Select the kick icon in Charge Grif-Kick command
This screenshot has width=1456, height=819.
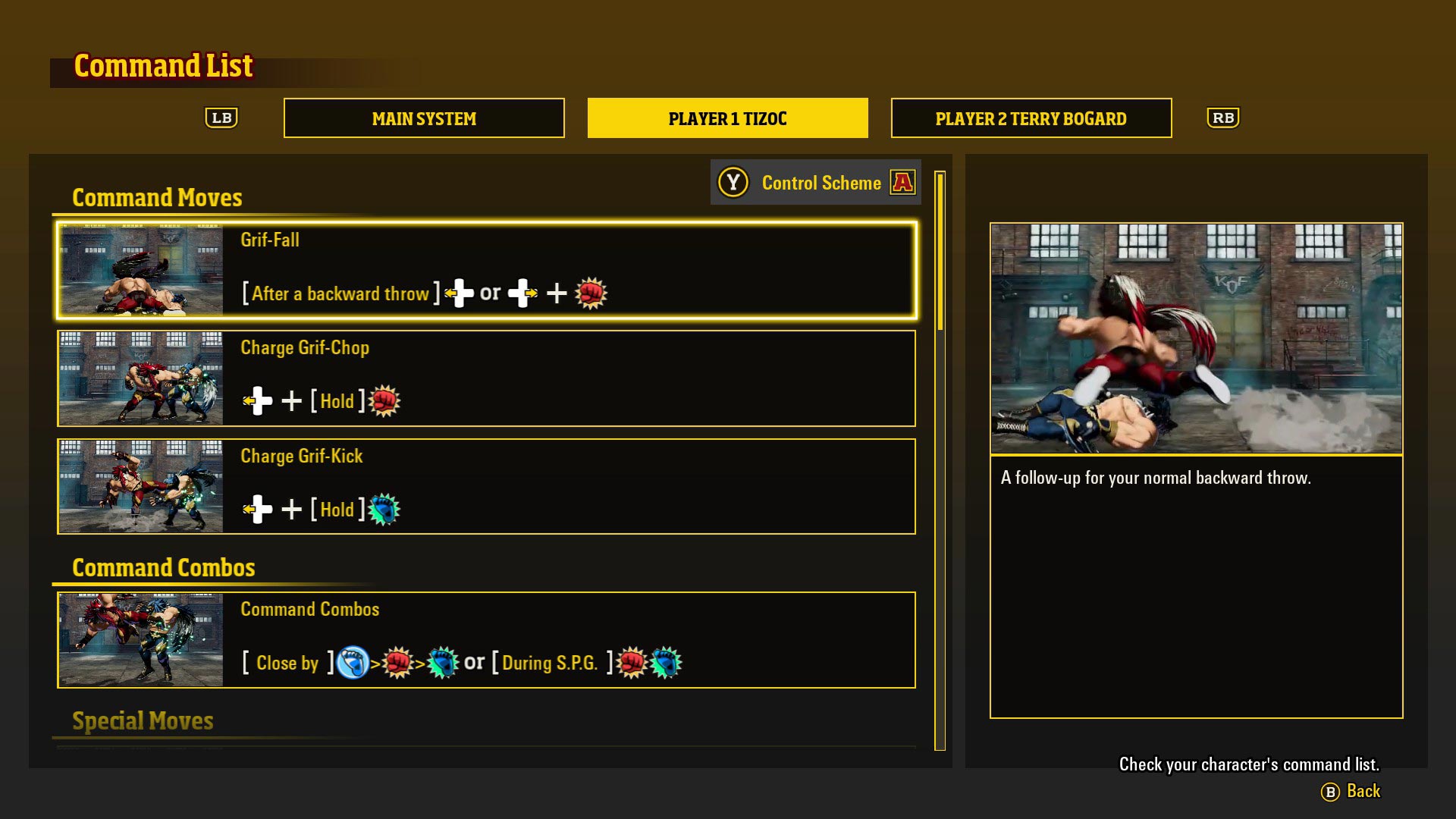(385, 509)
